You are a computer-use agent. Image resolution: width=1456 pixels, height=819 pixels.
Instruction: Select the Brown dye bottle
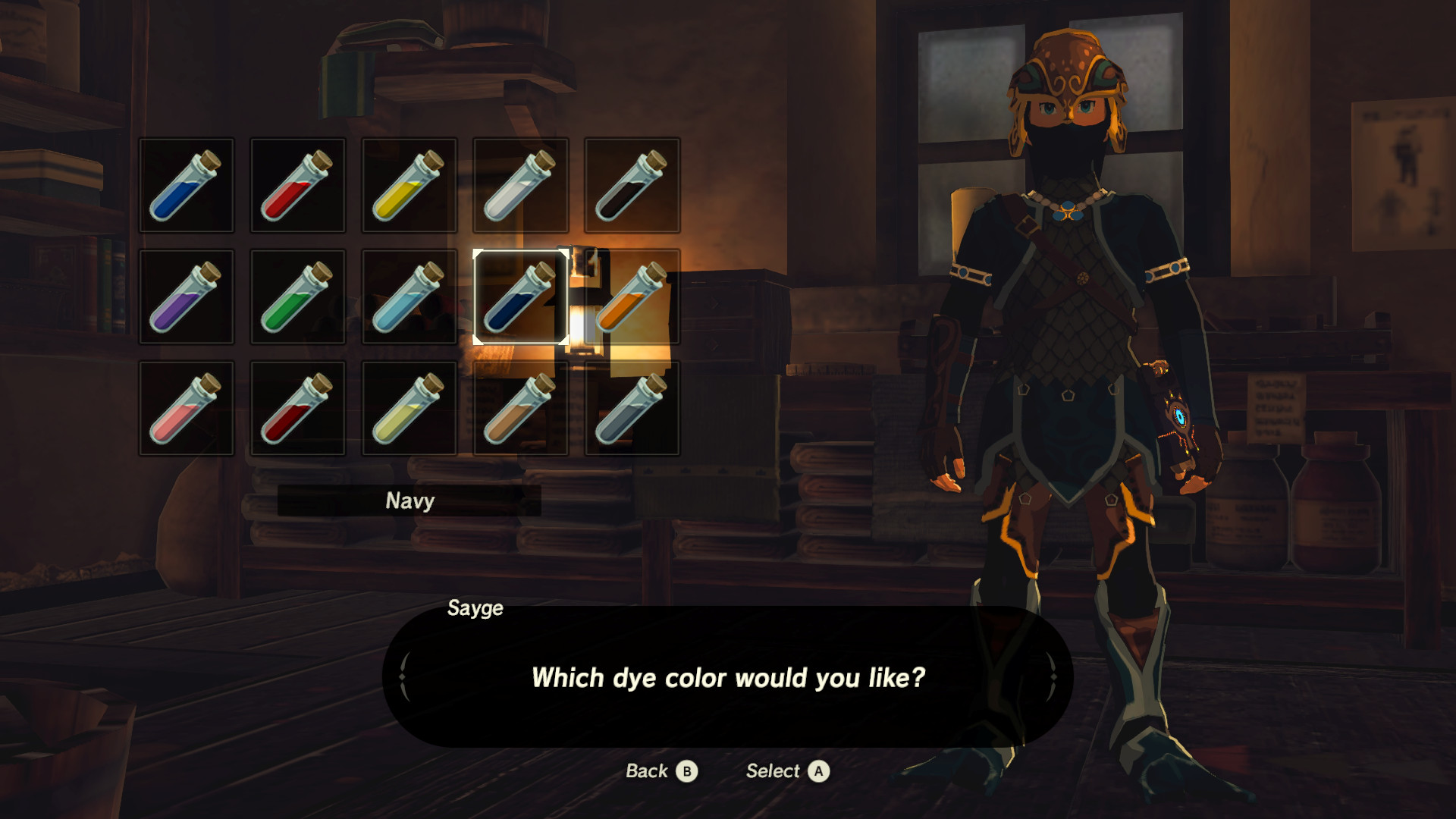(520, 407)
